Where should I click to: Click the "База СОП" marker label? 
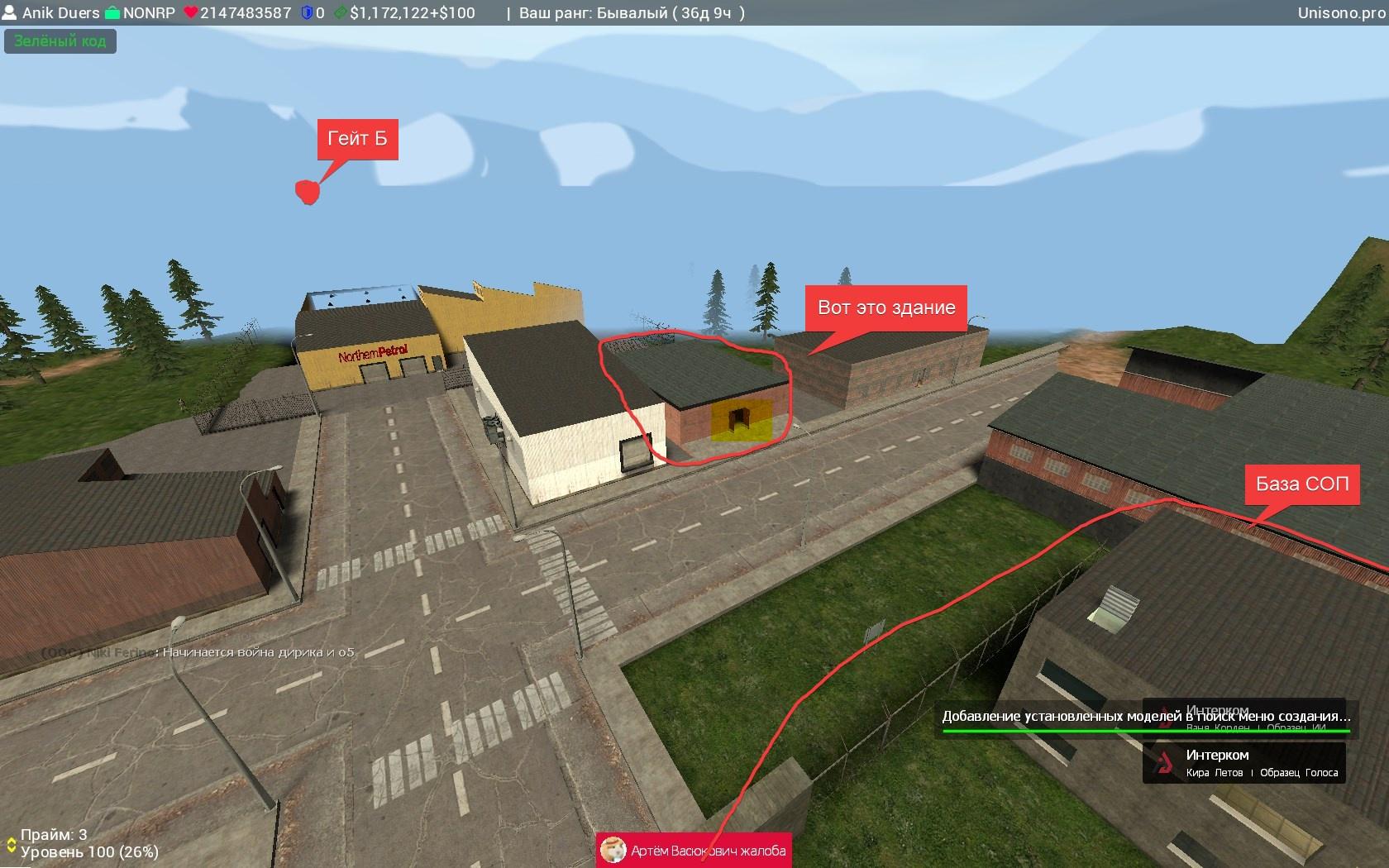tap(1302, 484)
